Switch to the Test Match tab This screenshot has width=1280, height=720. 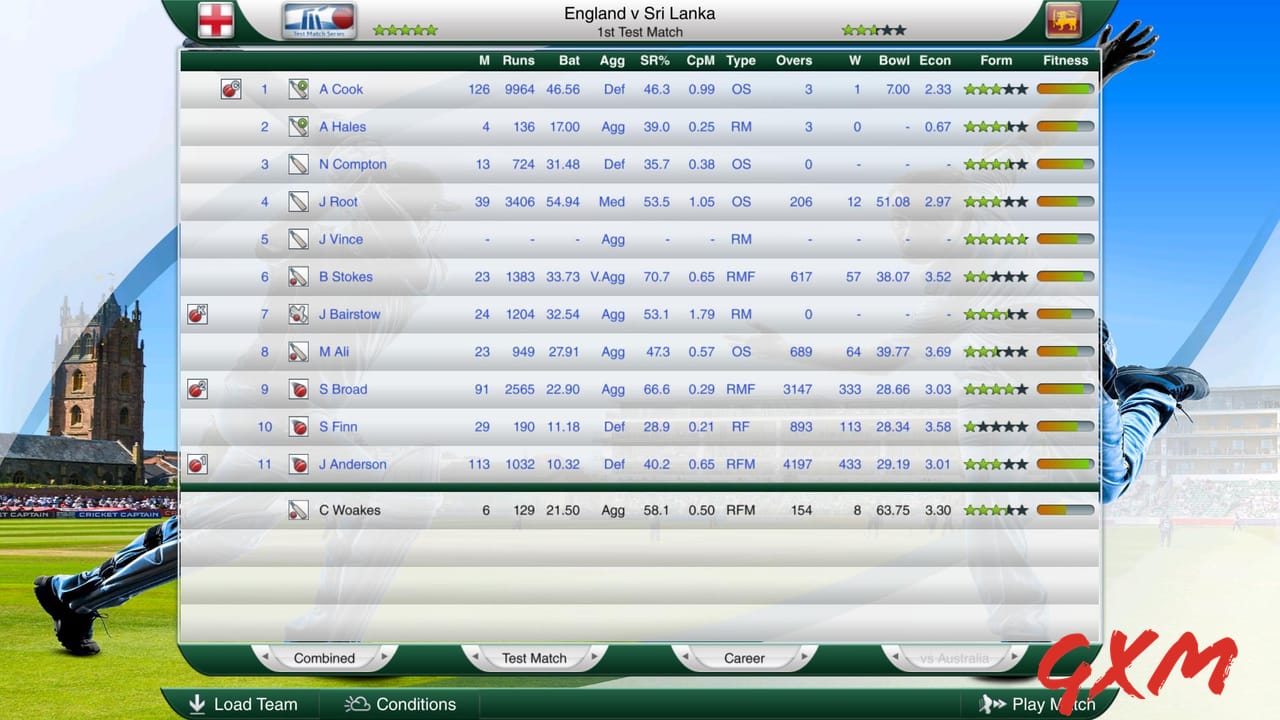coord(534,658)
